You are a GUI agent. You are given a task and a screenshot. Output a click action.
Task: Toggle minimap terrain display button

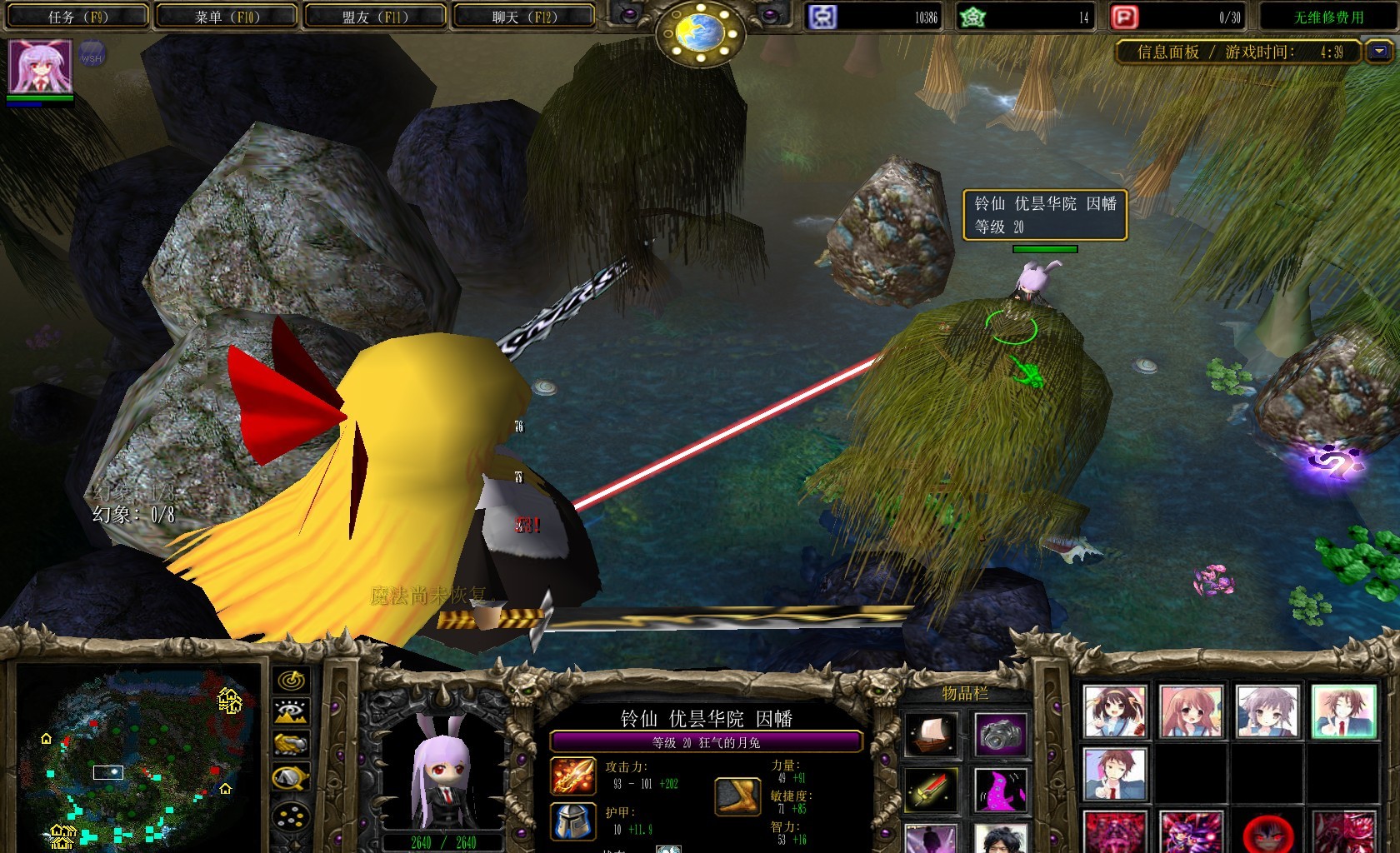[291, 712]
